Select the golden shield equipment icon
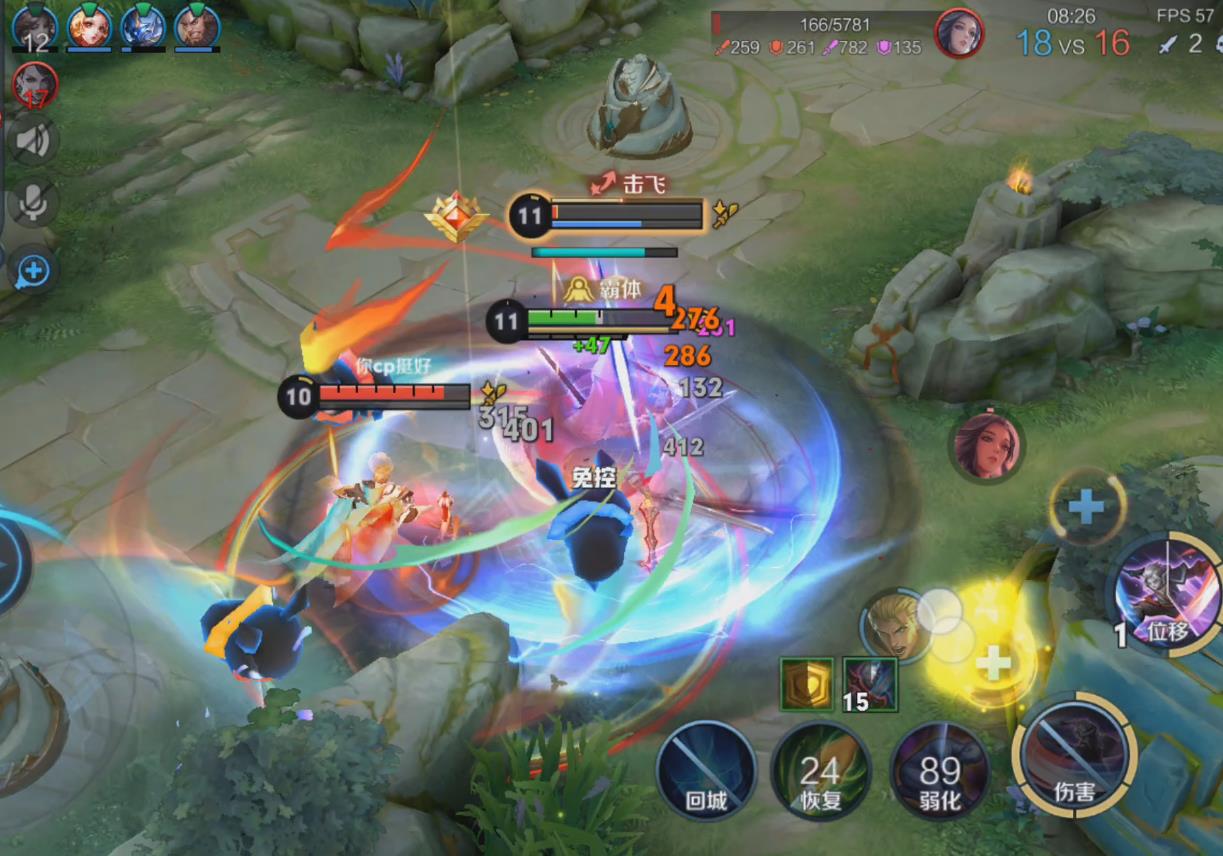Screen dimensions: 1223x856 click(x=806, y=684)
